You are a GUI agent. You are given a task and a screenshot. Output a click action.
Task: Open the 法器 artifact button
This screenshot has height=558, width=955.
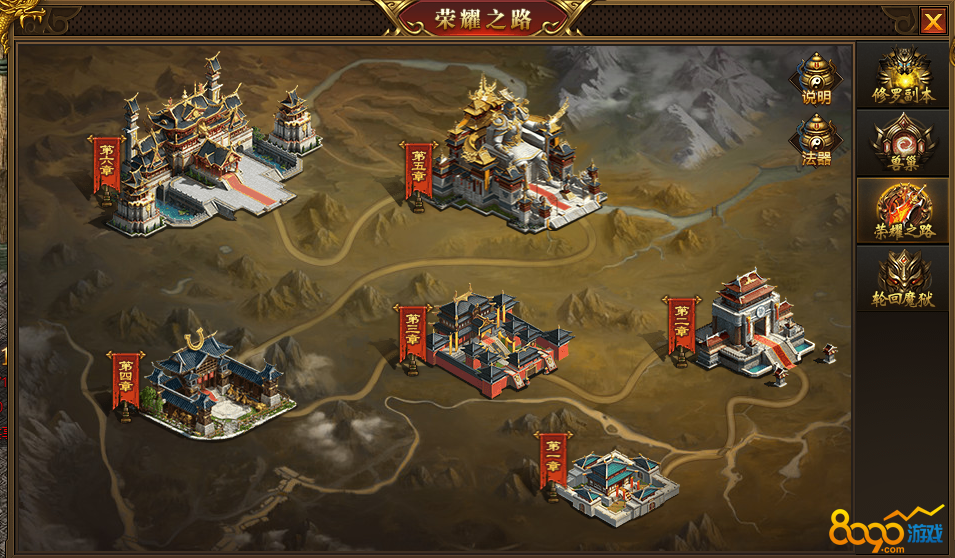[x=816, y=140]
